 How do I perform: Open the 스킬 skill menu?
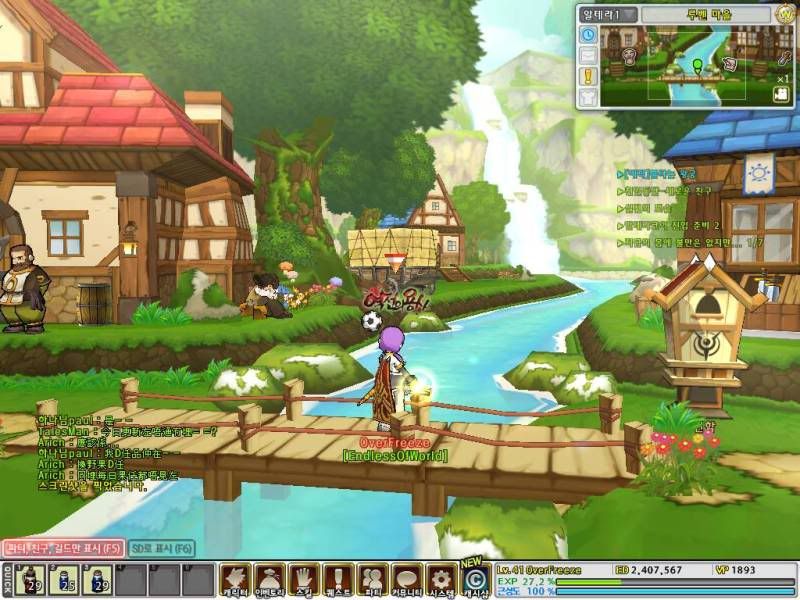click(x=303, y=580)
